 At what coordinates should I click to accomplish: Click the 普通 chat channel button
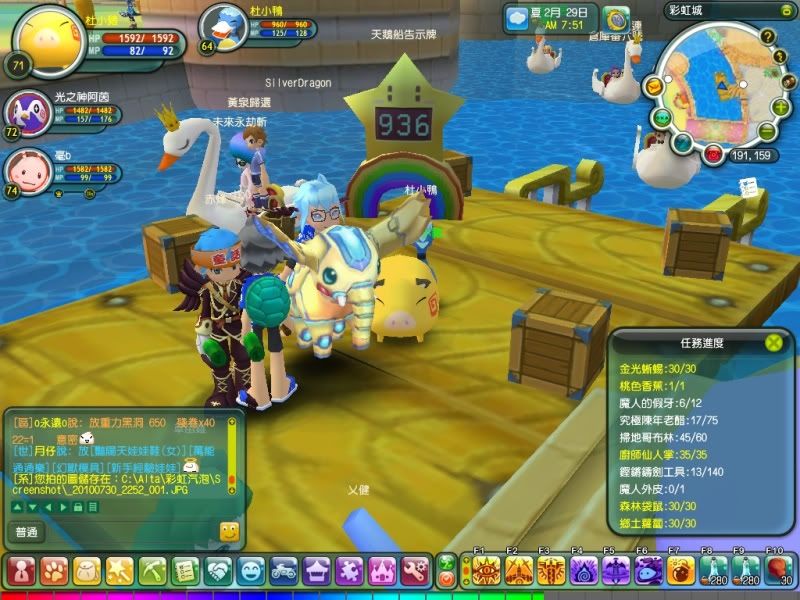click(29, 533)
